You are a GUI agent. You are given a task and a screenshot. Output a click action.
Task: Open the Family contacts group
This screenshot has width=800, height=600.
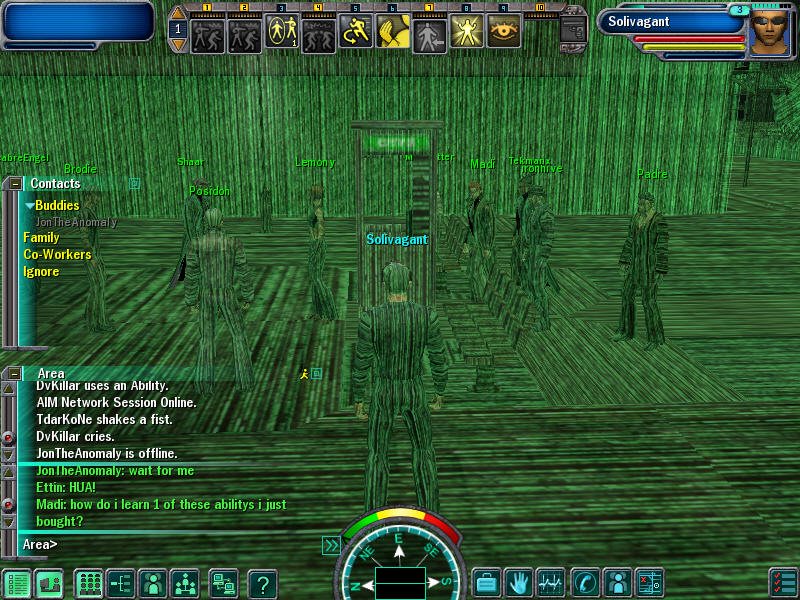(x=41, y=238)
